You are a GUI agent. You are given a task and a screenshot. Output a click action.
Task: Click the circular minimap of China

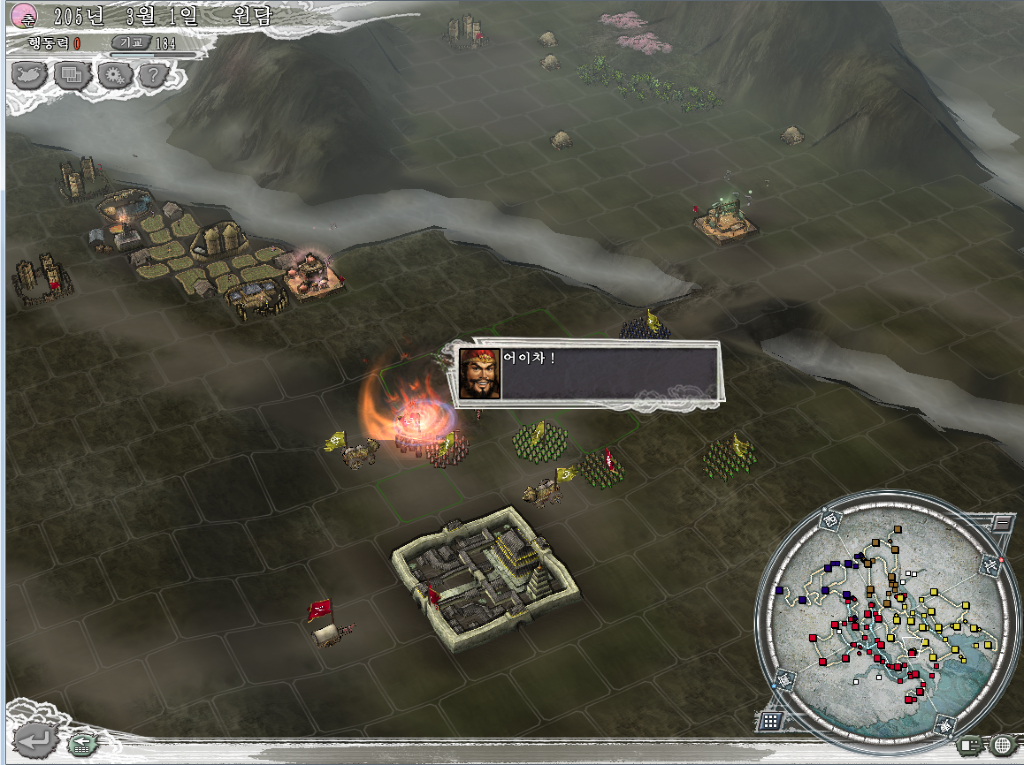tap(880, 620)
